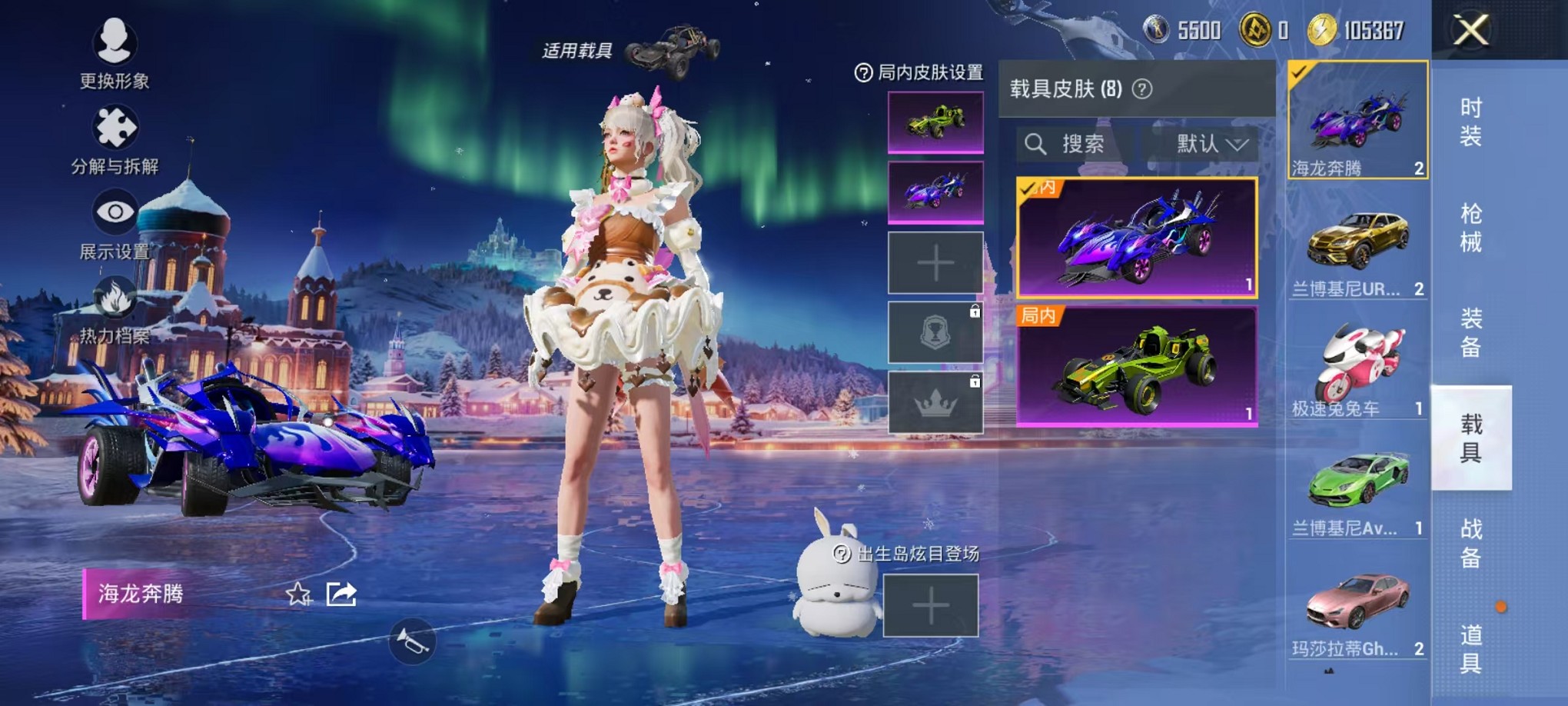Image resolution: width=1568 pixels, height=706 pixels.
Task: Expand the help tooltip beside 载具皮肤 (8)
Action: tap(1143, 87)
